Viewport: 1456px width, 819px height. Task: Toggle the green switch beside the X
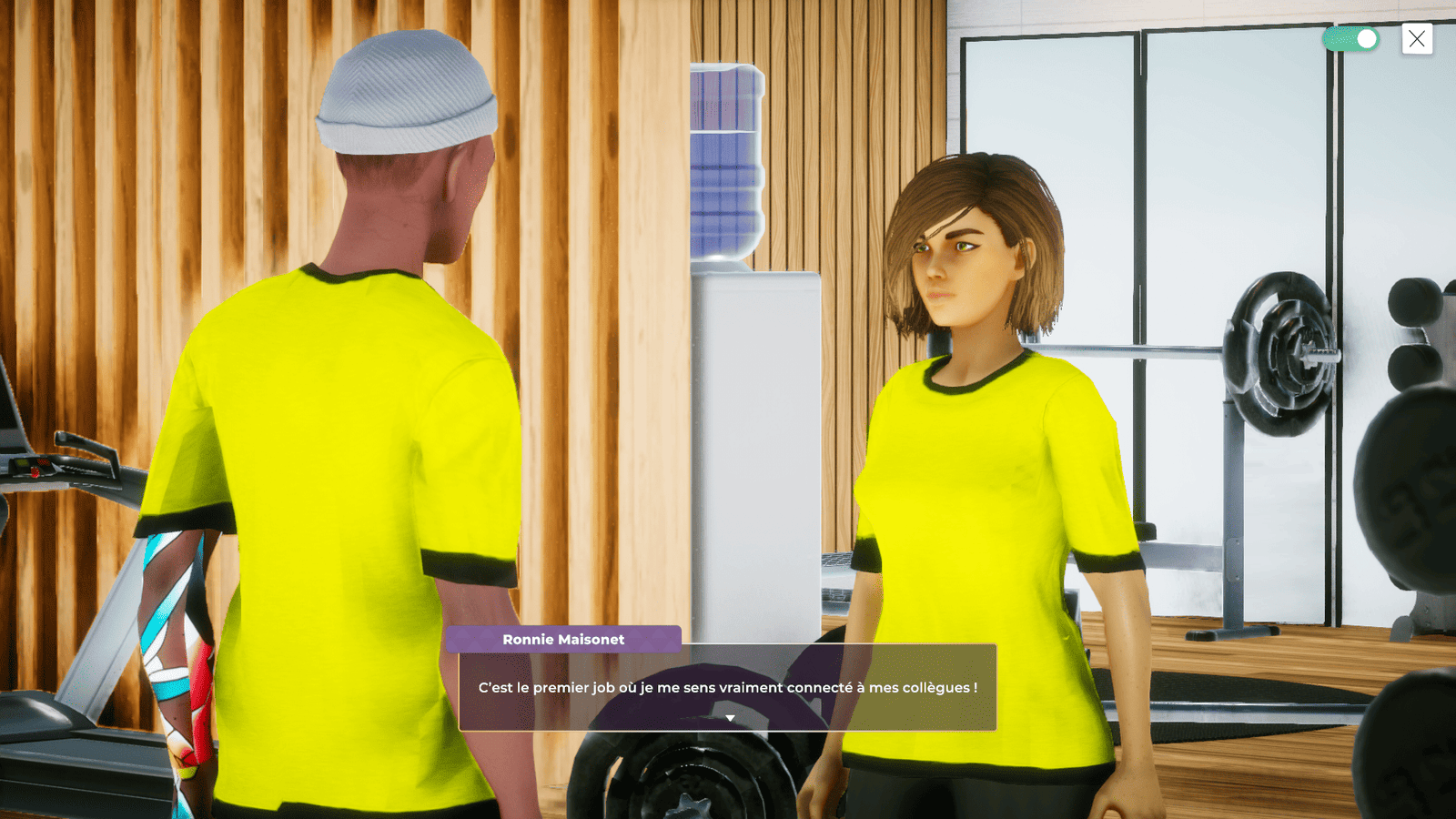pos(1351,39)
